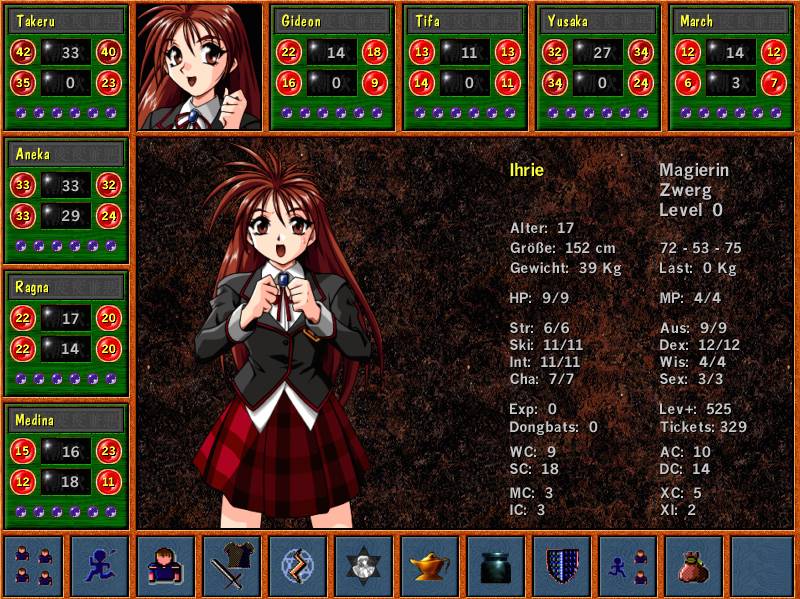Select Ragna's party panel
Screen dimensions: 800x599
click(67, 333)
